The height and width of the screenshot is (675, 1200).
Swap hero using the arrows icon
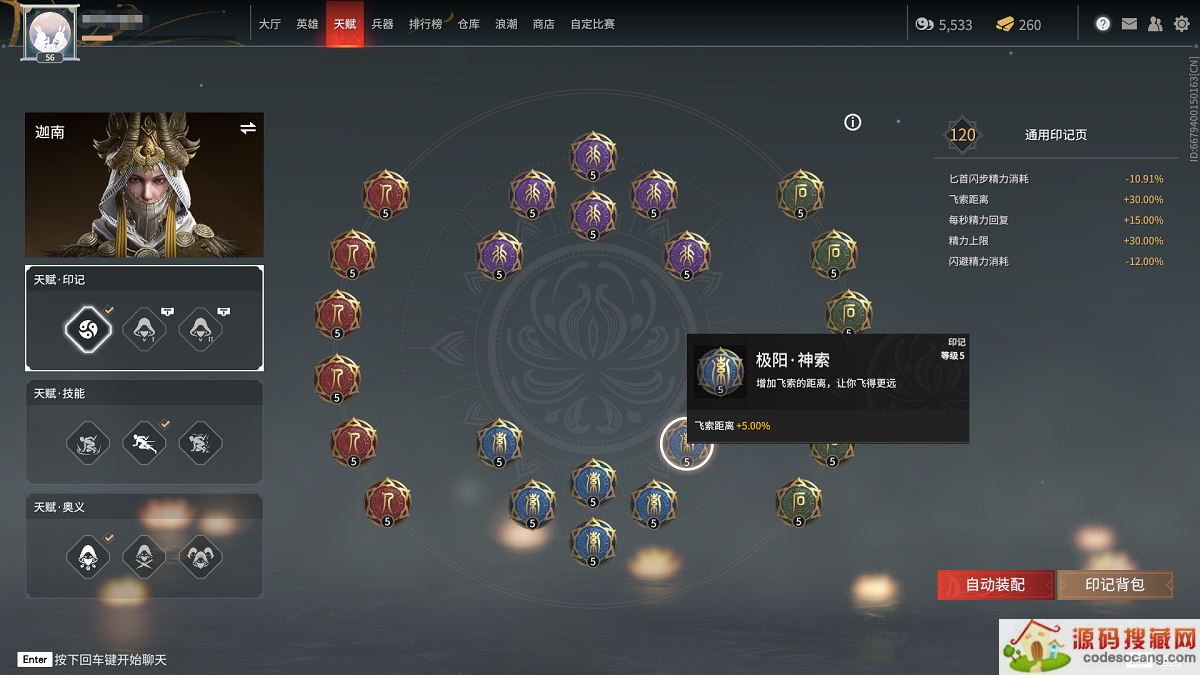click(x=247, y=128)
